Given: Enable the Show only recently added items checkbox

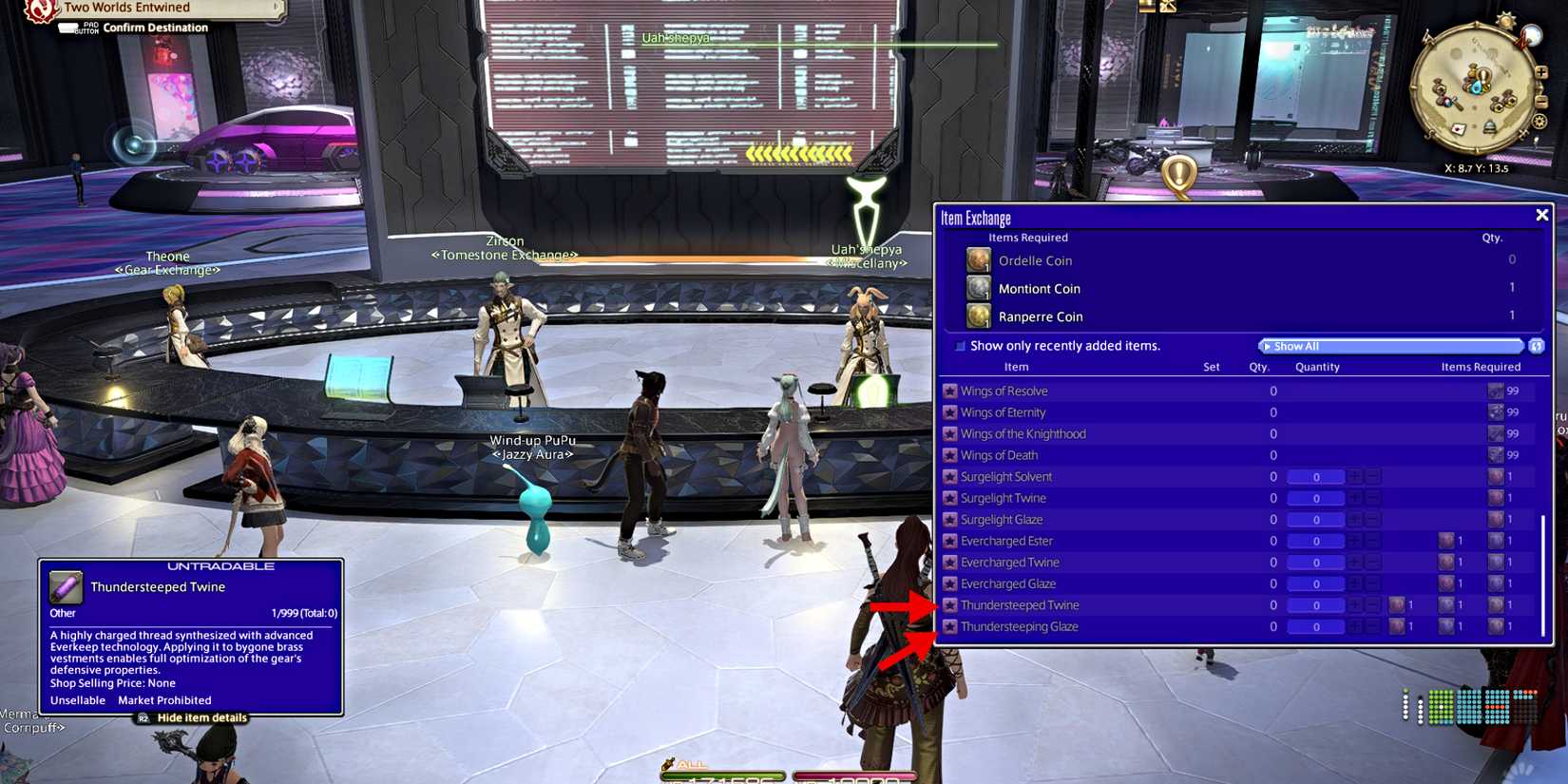Looking at the screenshot, I should [x=959, y=346].
